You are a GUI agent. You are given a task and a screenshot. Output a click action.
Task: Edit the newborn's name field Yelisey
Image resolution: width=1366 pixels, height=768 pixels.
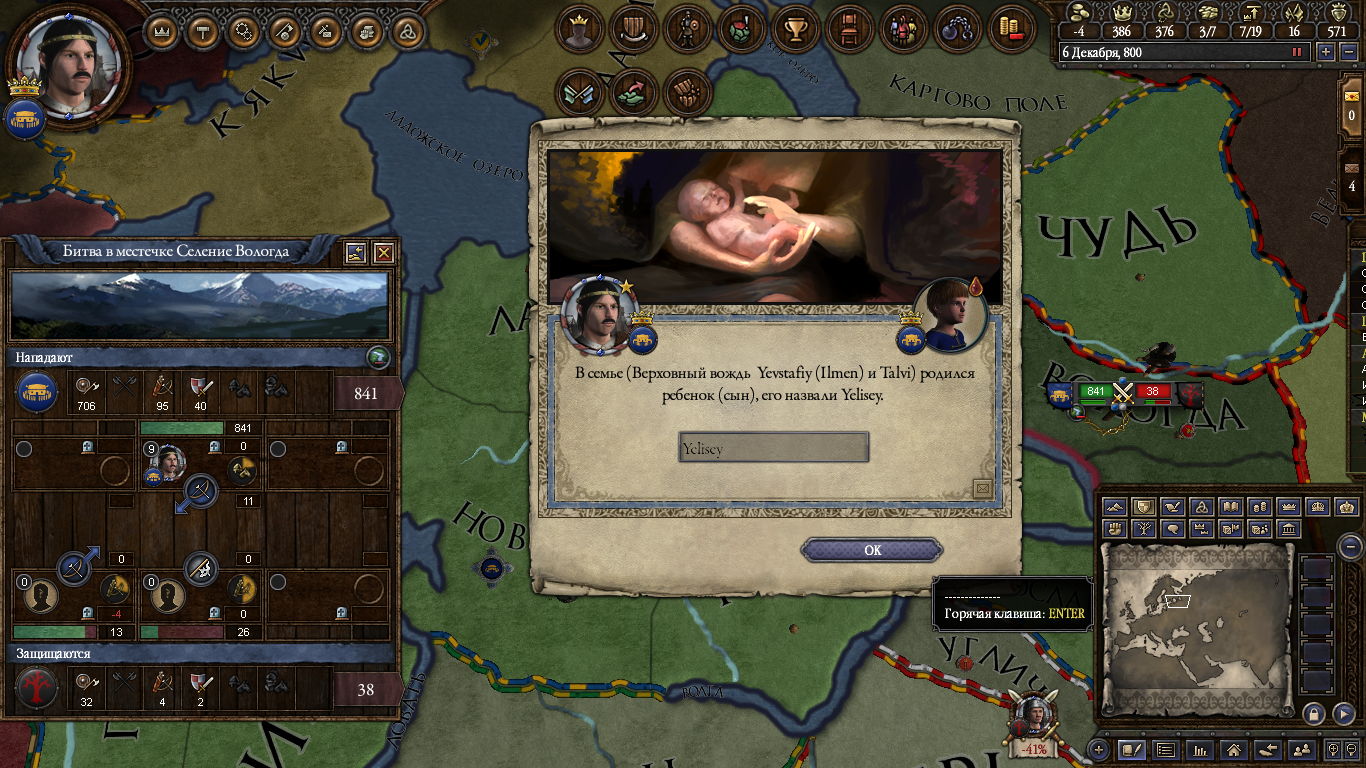pyautogui.click(x=773, y=448)
